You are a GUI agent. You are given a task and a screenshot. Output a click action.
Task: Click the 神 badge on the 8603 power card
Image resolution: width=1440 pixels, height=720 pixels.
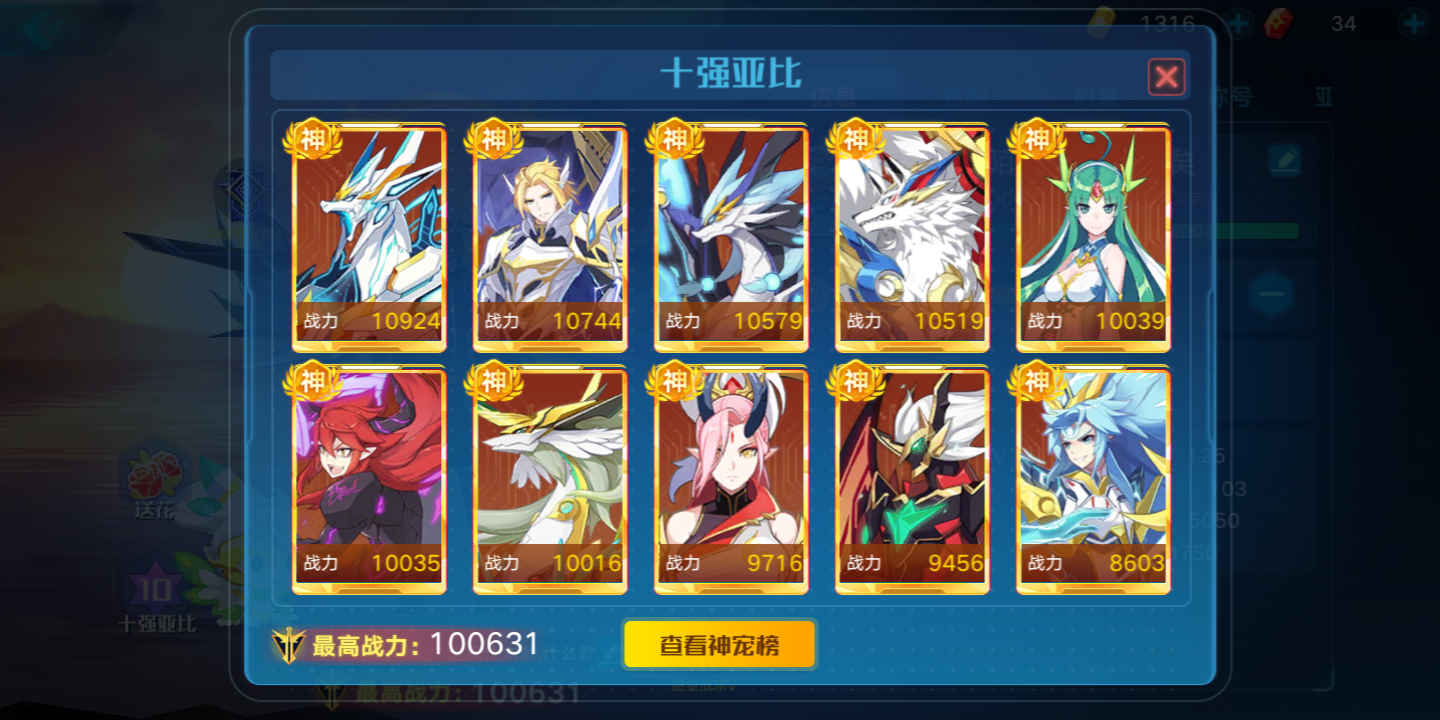[1039, 382]
